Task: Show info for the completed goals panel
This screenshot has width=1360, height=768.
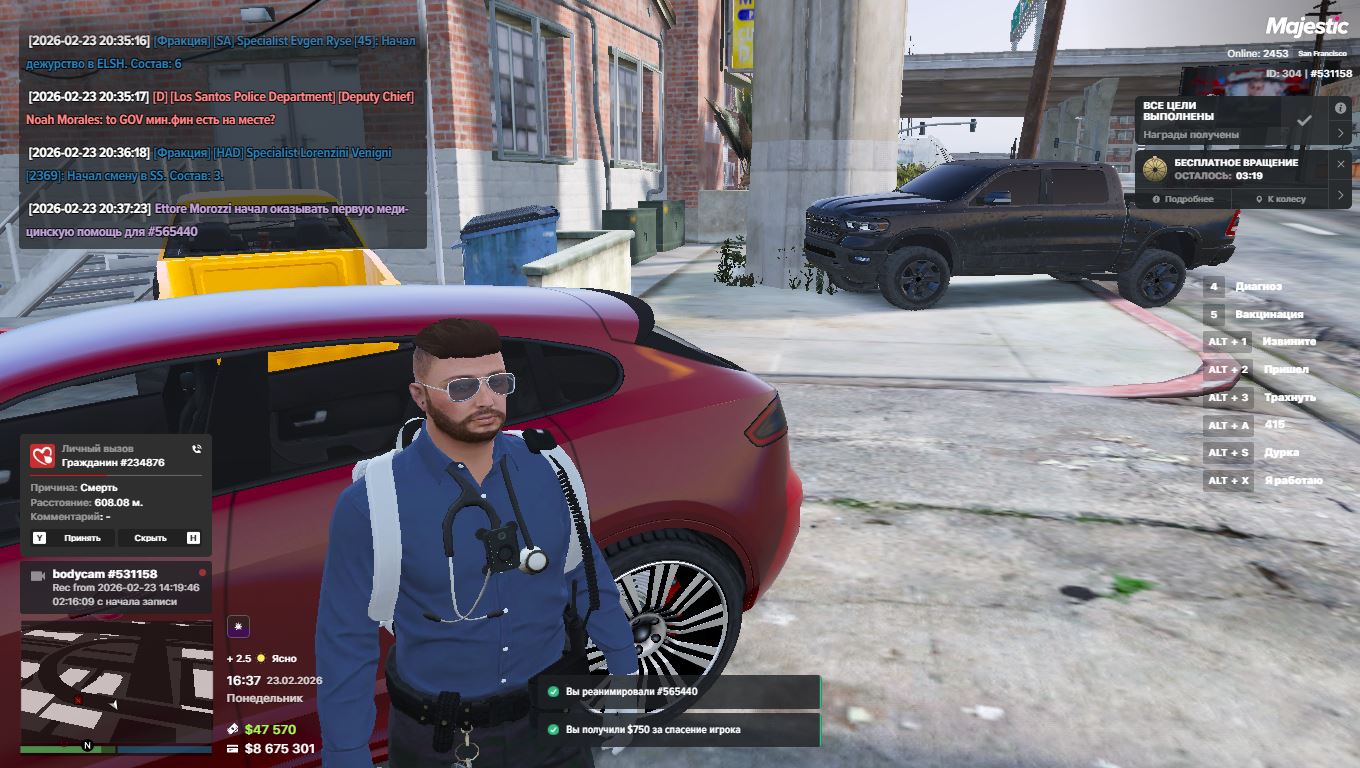Action: click(1340, 108)
